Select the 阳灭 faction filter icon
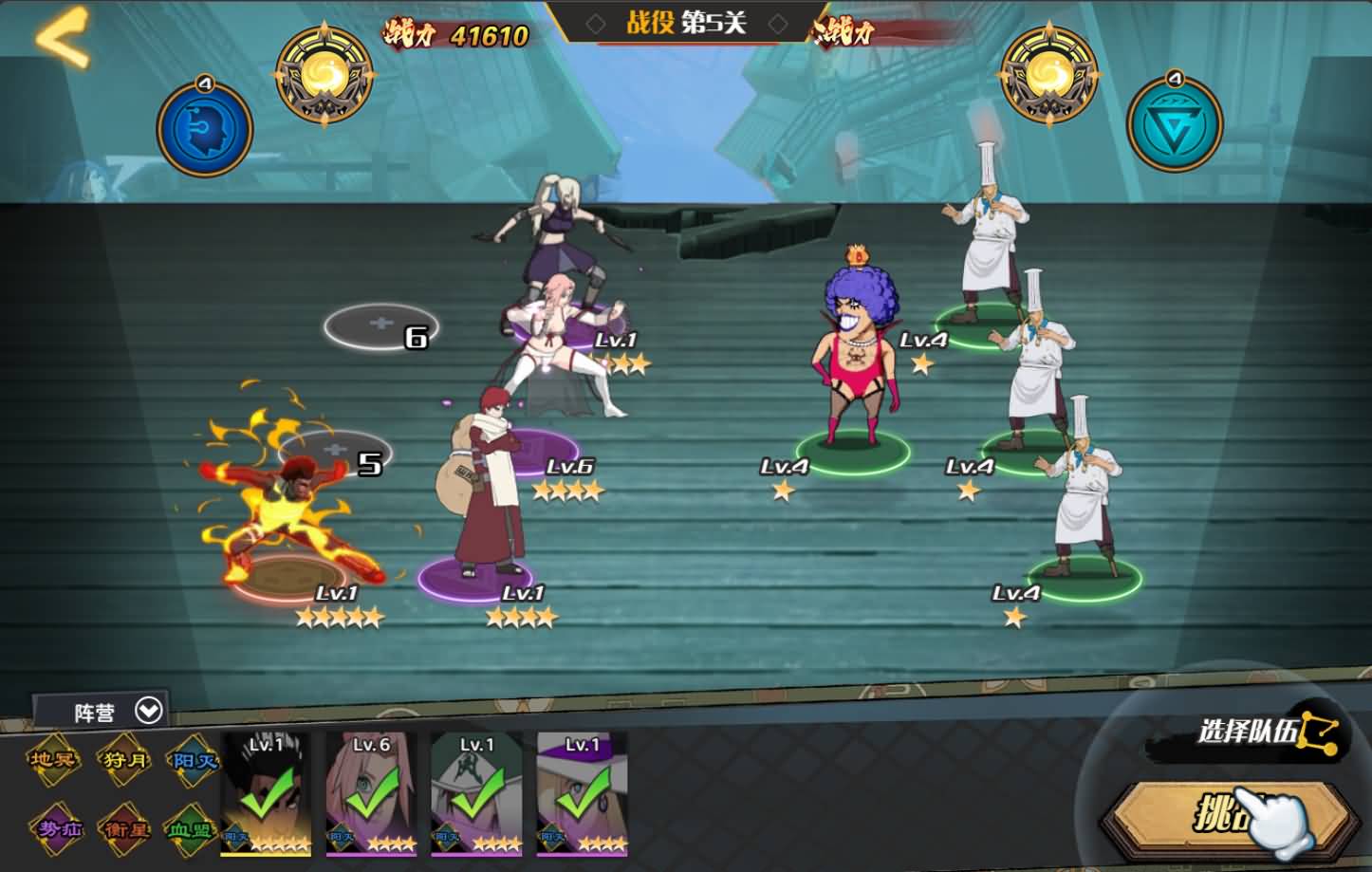Image resolution: width=1372 pixels, height=872 pixels. pyautogui.click(x=196, y=760)
